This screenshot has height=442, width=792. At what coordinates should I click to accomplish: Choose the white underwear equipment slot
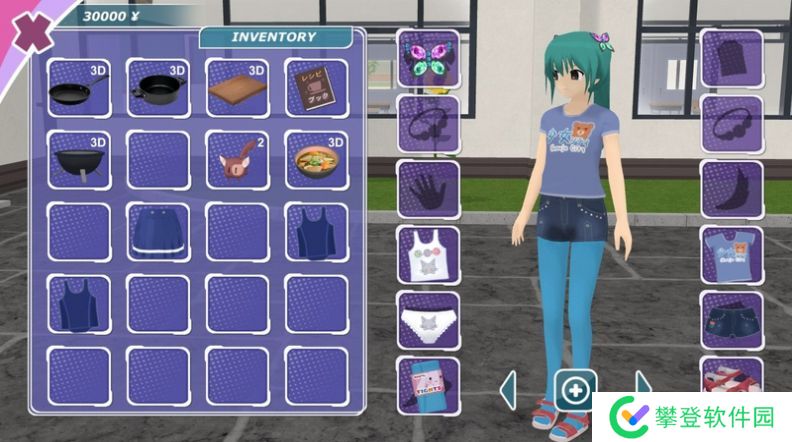[428, 320]
